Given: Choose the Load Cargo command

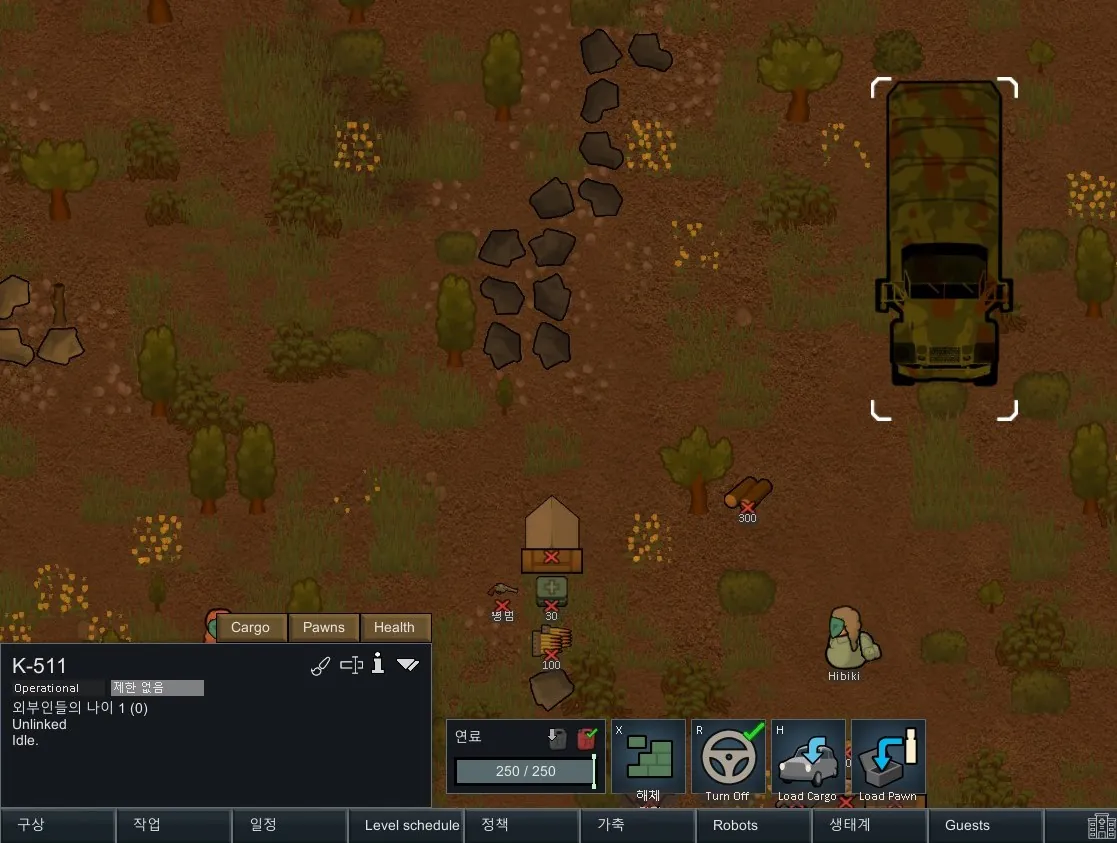Looking at the screenshot, I should click(x=807, y=757).
